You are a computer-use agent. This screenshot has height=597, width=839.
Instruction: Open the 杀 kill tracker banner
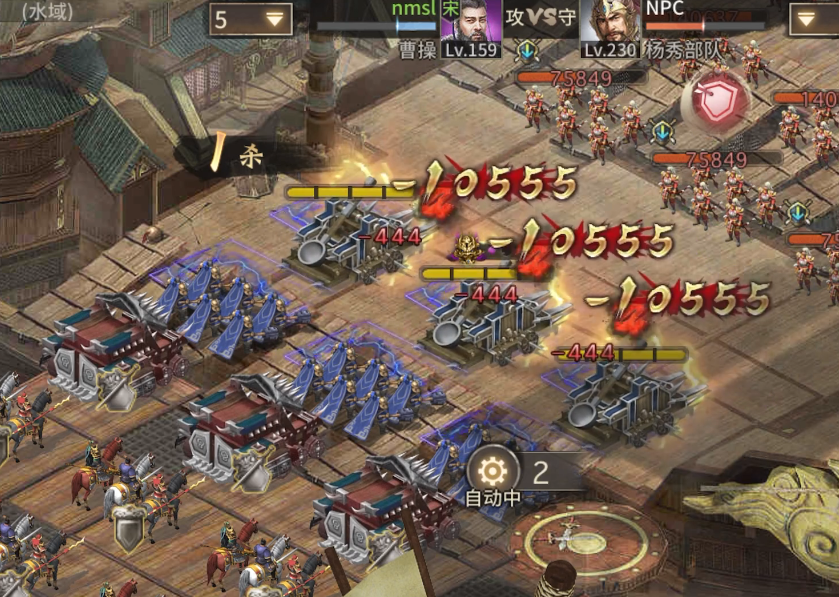click(x=242, y=156)
